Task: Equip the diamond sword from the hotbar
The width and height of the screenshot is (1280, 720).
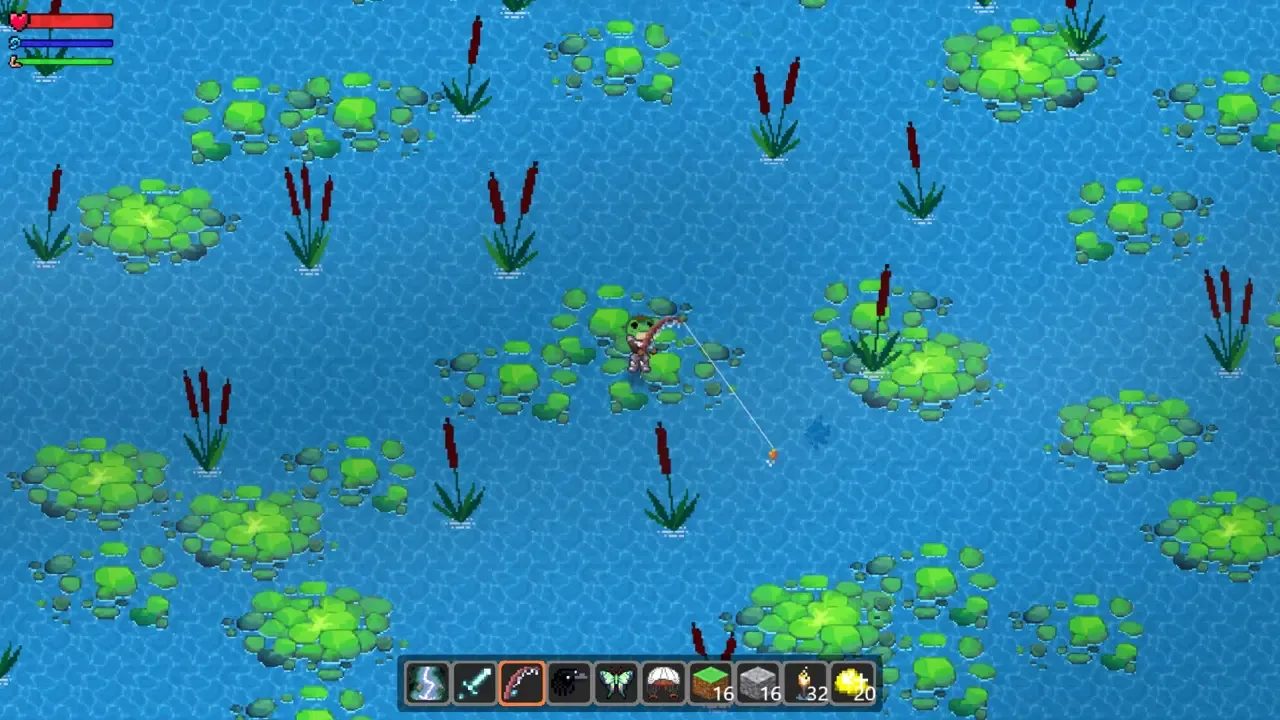Action: pos(474,683)
